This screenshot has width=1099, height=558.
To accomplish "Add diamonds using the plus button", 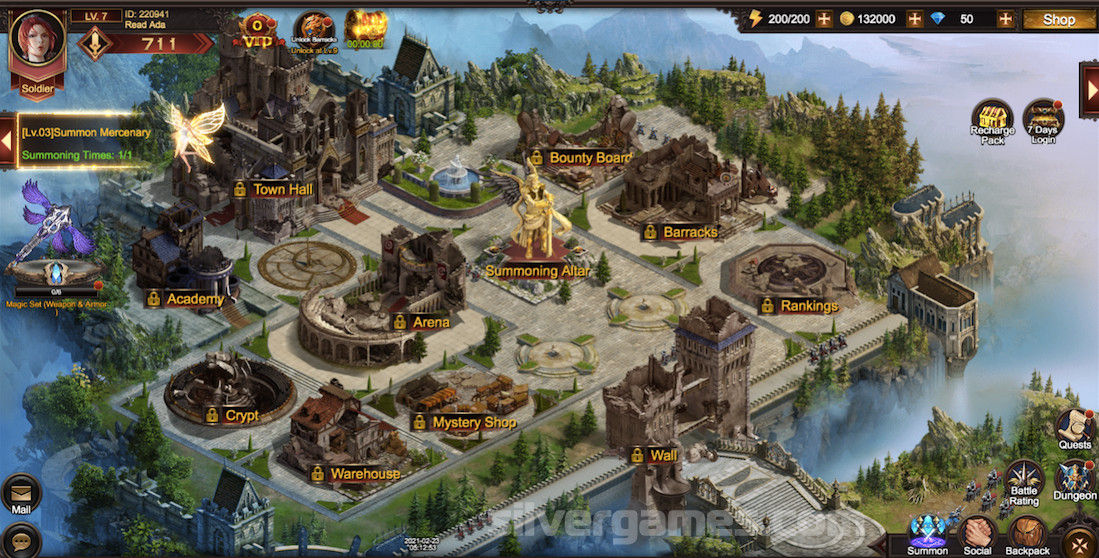I will pos(1004,19).
